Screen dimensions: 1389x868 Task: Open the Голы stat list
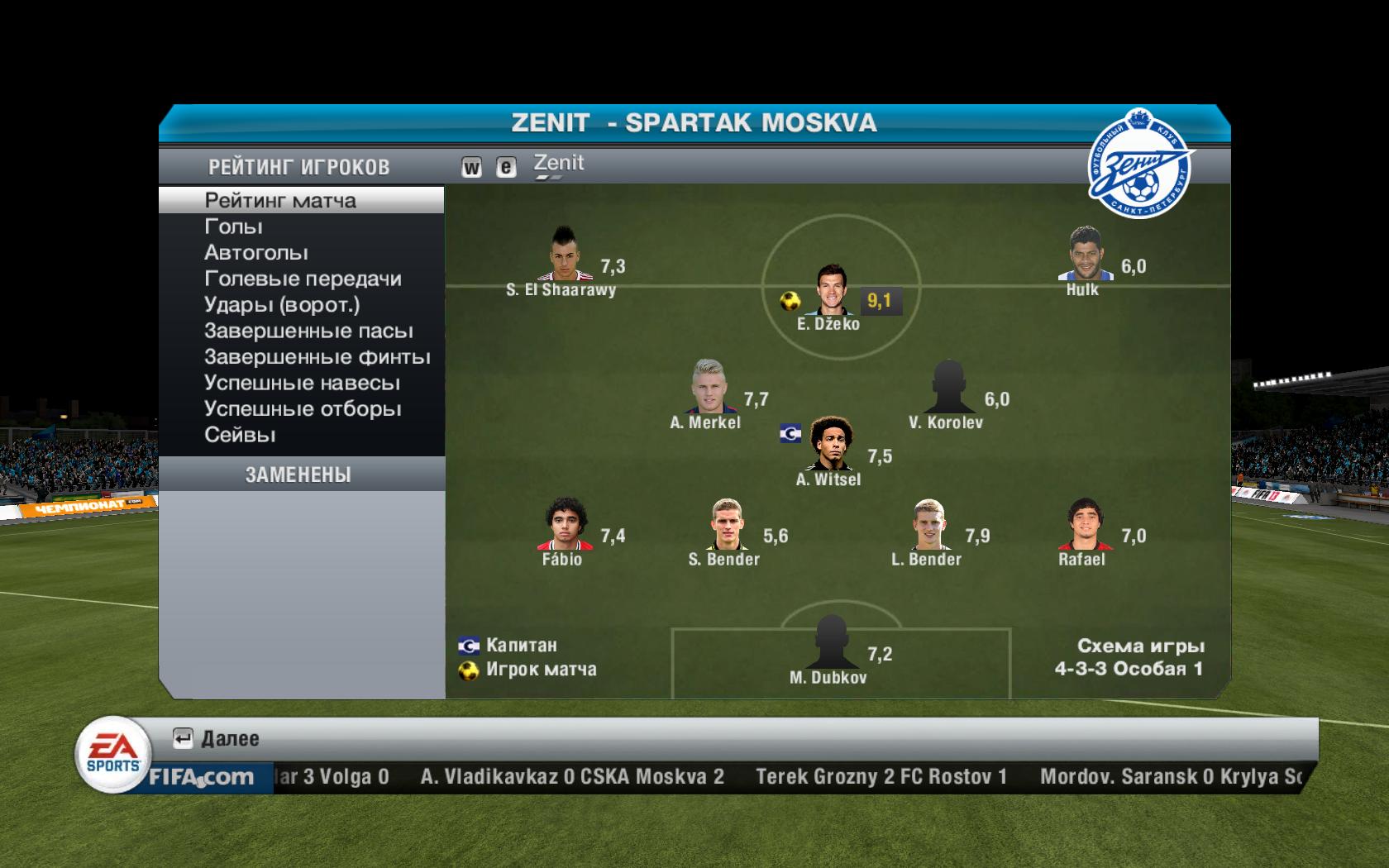click(x=233, y=227)
